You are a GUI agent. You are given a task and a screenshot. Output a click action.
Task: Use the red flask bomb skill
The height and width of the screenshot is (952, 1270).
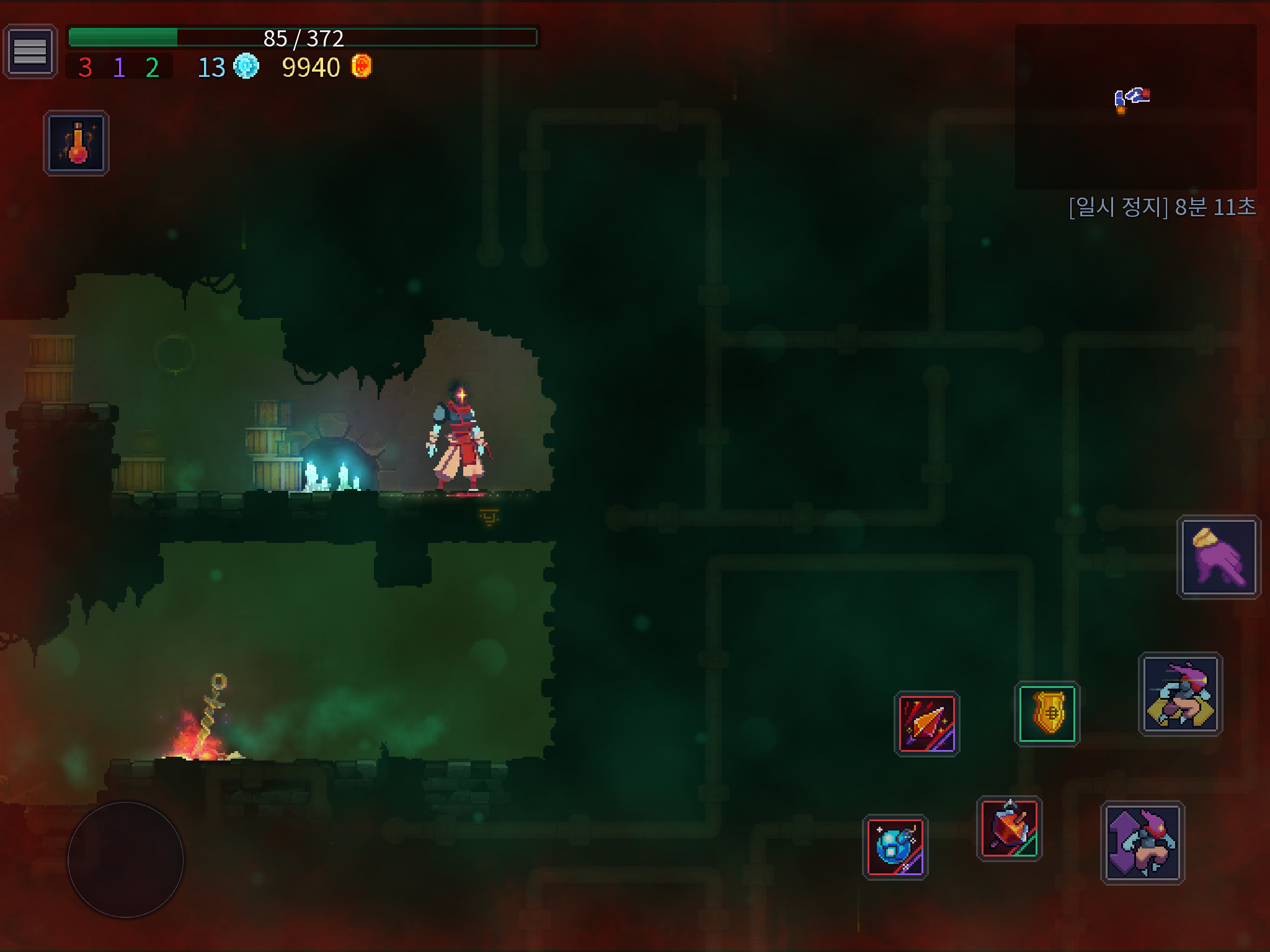1009,829
